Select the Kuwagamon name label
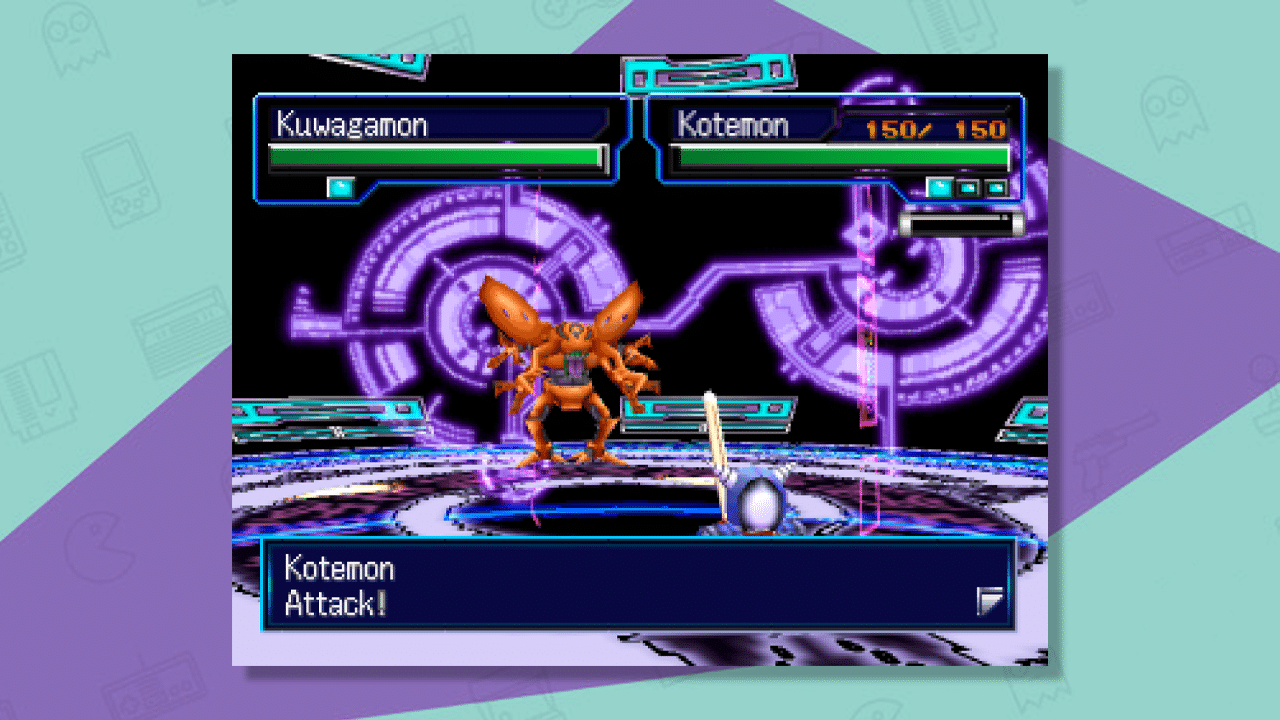This screenshot has height=720, width=1280. pos(355,124)
